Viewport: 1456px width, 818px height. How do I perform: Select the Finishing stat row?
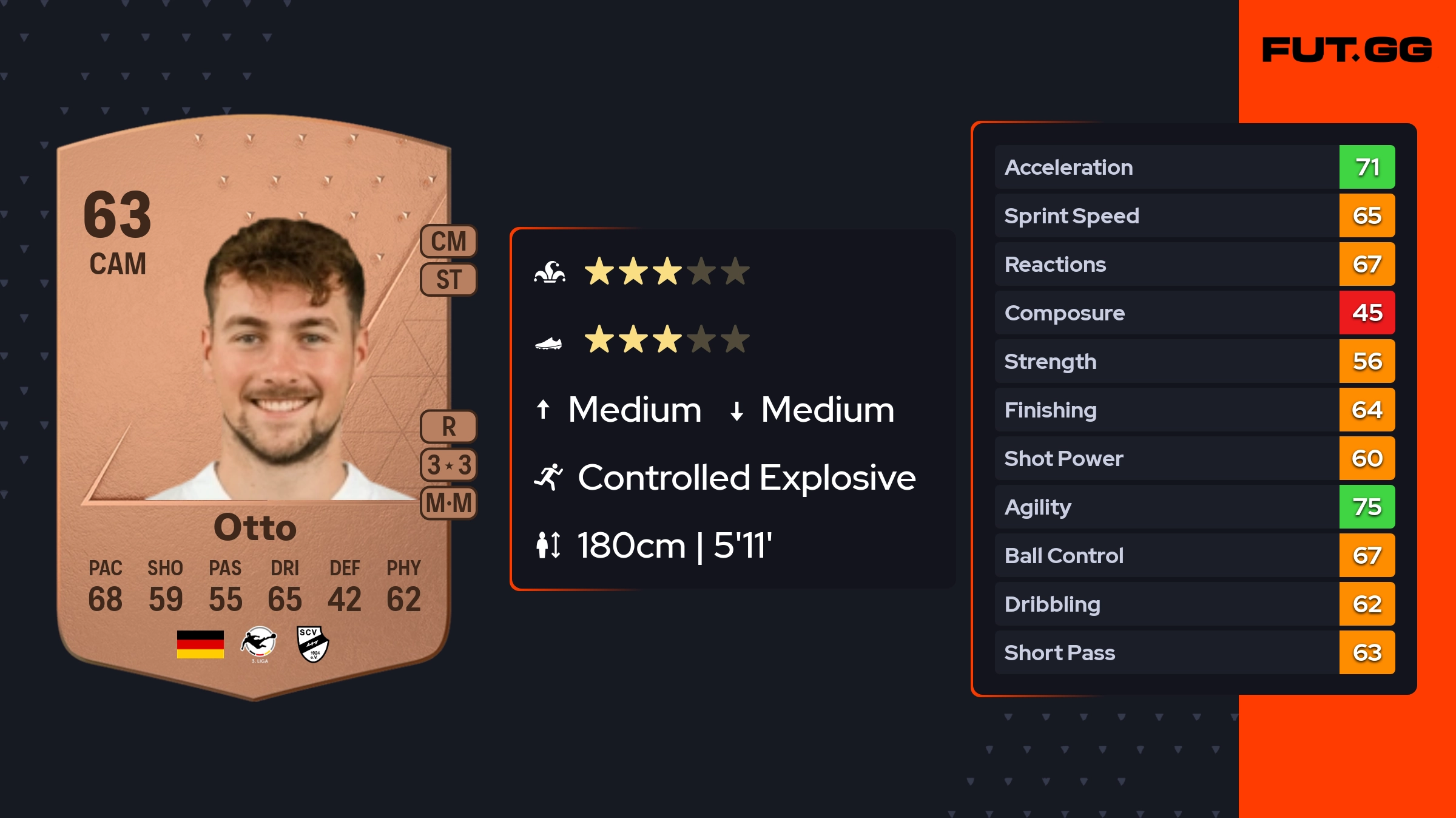coord(1194,410)
